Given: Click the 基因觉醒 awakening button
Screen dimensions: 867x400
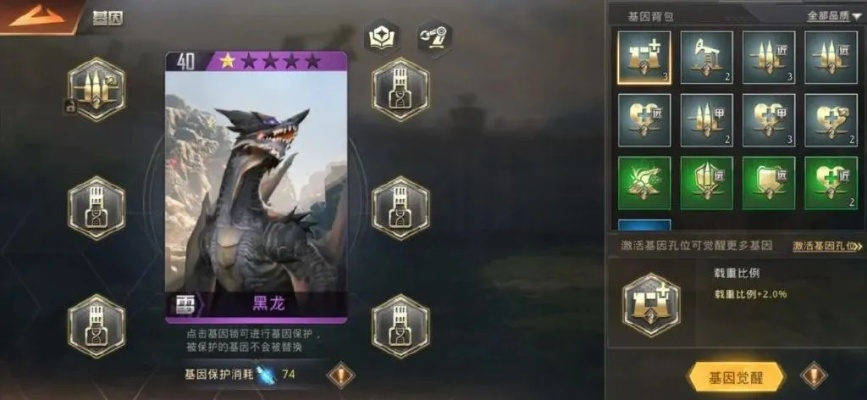Looking at the screenshot, I should [x=736, y=377].
